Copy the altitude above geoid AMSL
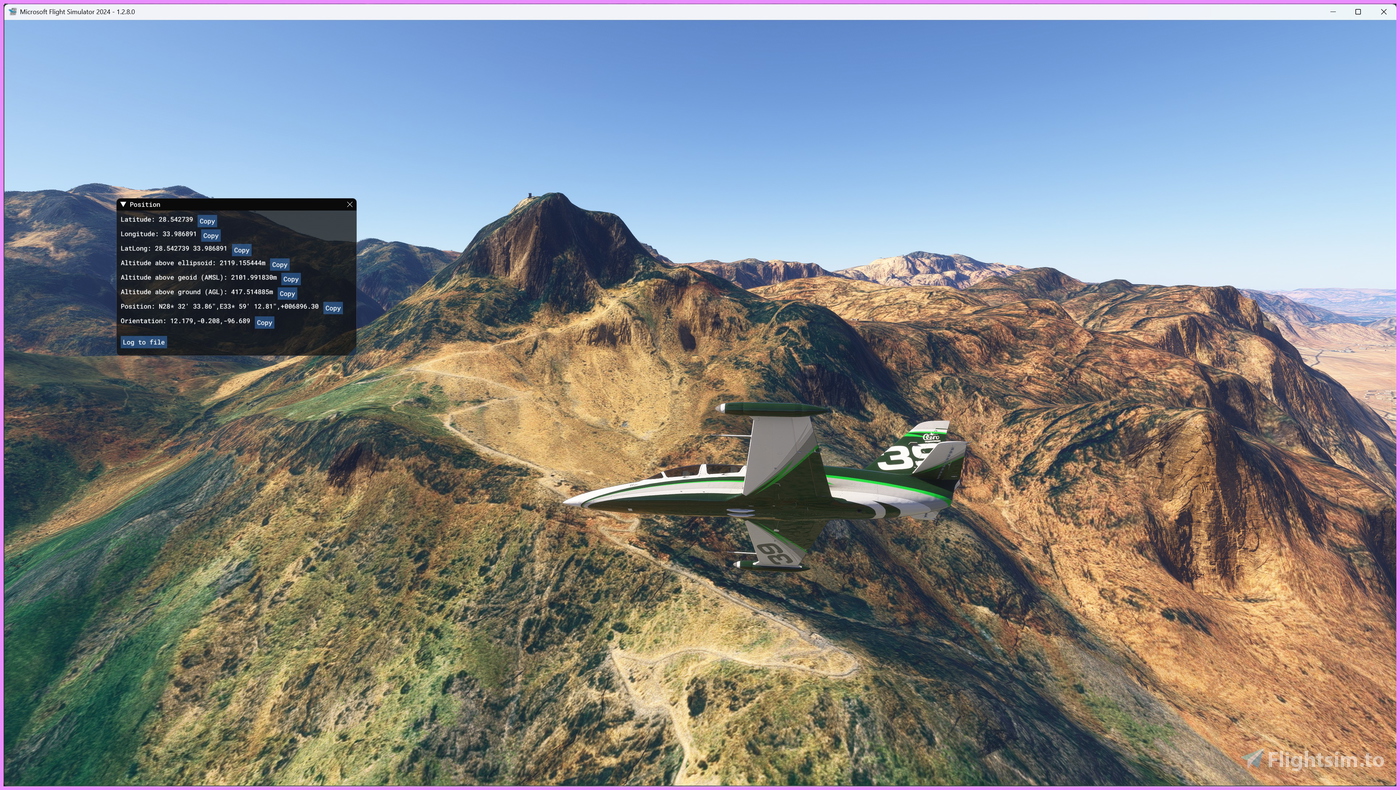Viewport: 1400px width, 790px height. pyautogui.click(x=290, y=279)
